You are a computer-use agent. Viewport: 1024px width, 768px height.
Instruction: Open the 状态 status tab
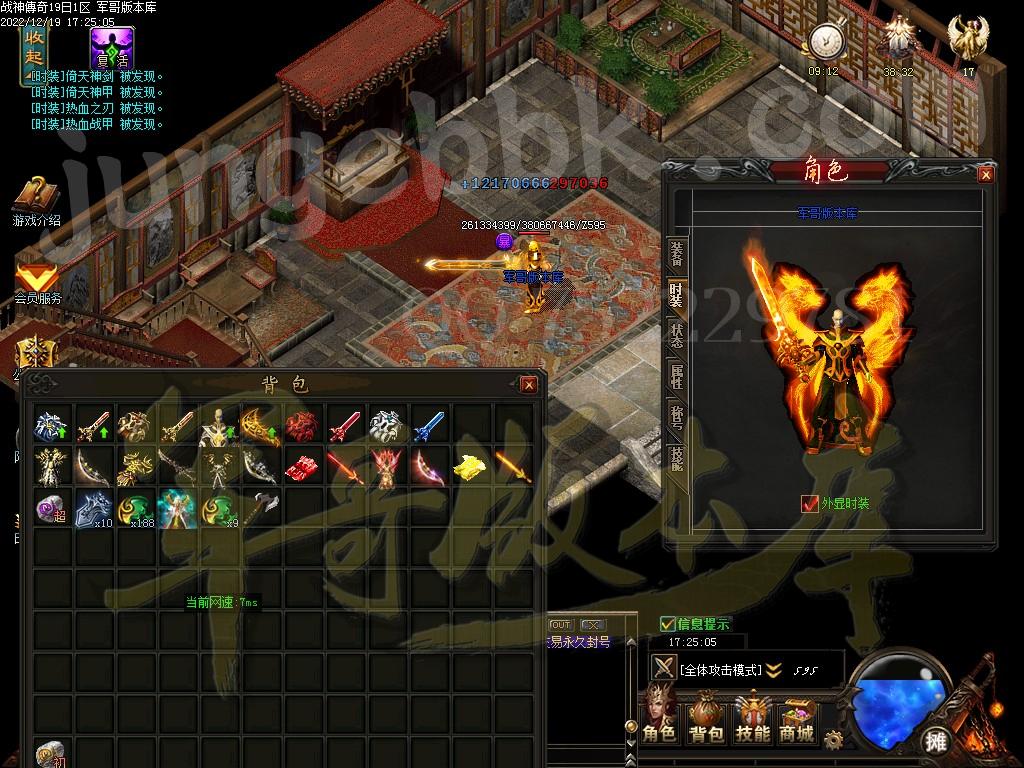[x=677, y=335]
